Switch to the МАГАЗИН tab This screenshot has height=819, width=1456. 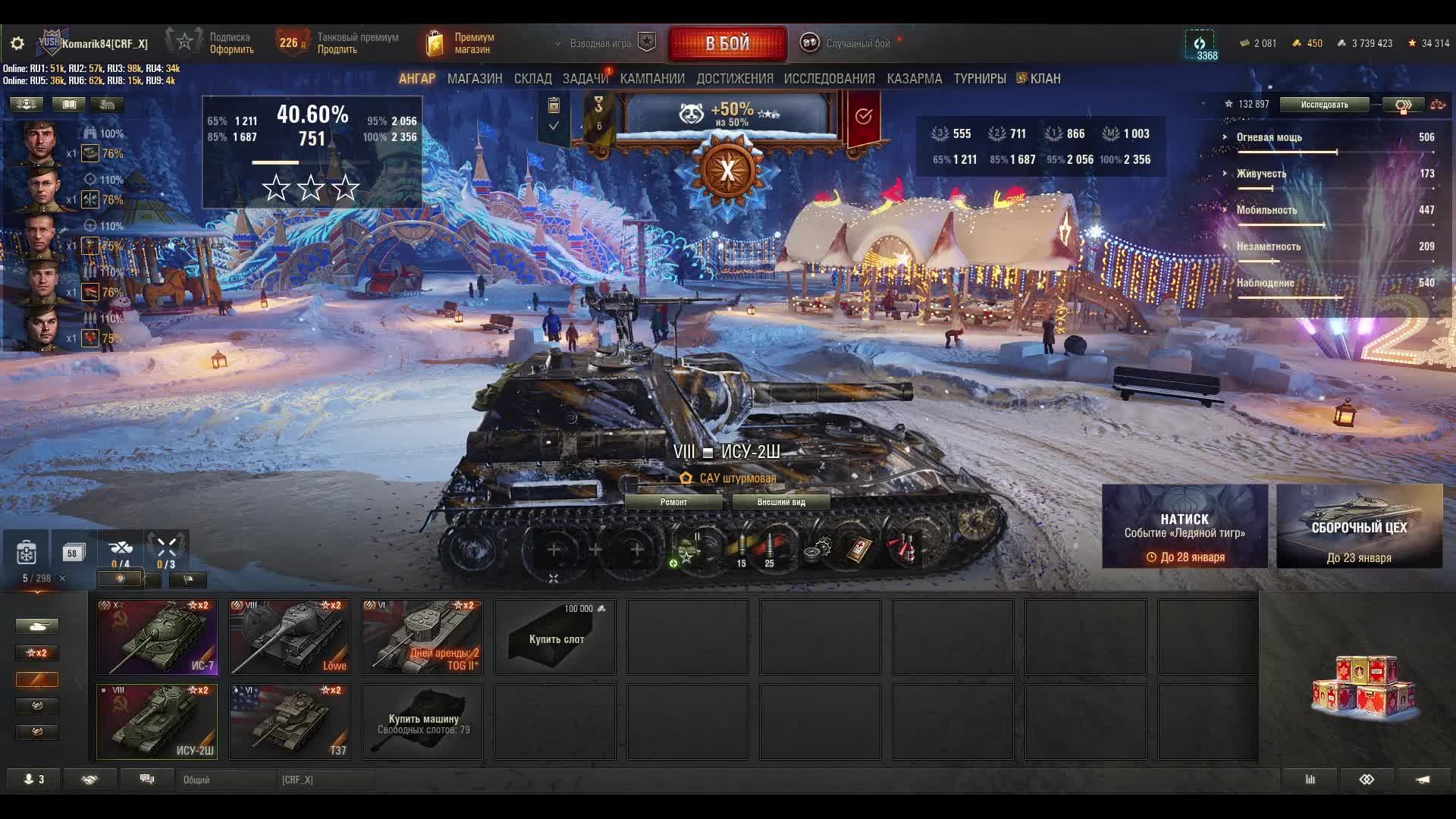coord(475,79)
